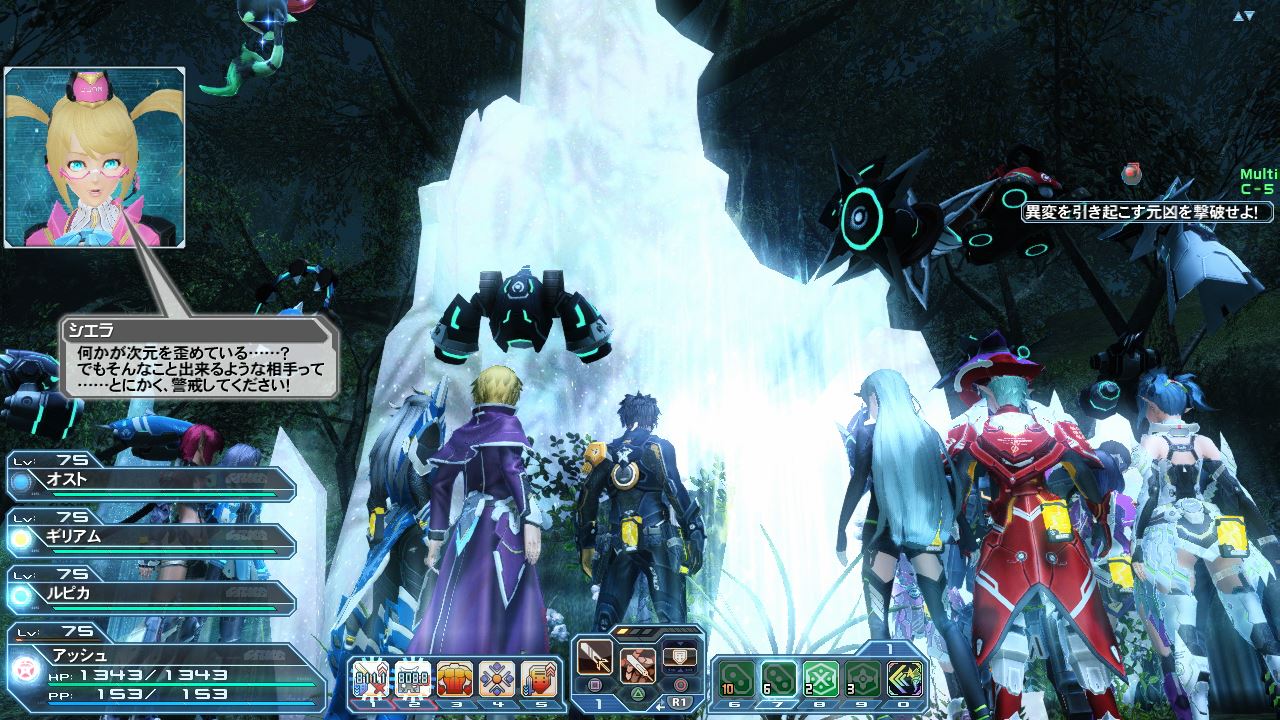Select the sword weapon action icon
Screen dimensions: 1280x720
[595, 658]
